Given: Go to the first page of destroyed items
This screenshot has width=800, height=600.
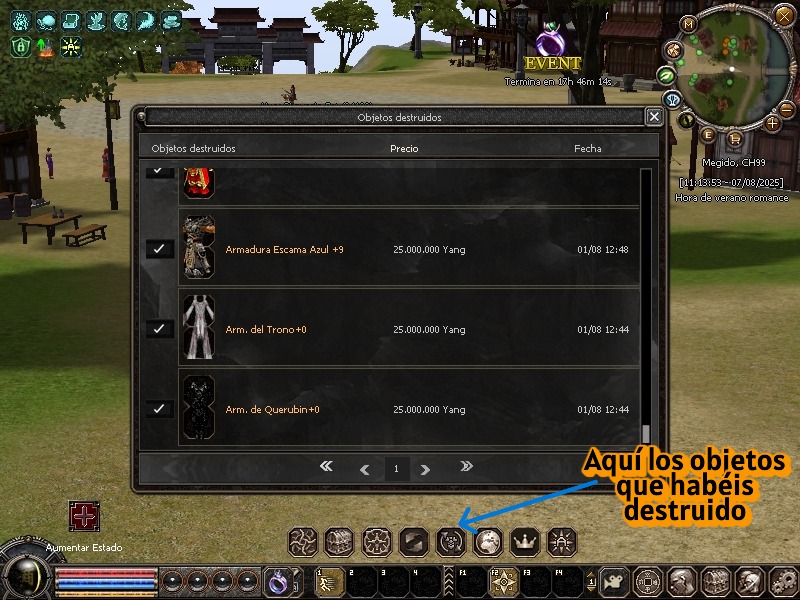Looking at the screenshot, I should tap(326, 467).
